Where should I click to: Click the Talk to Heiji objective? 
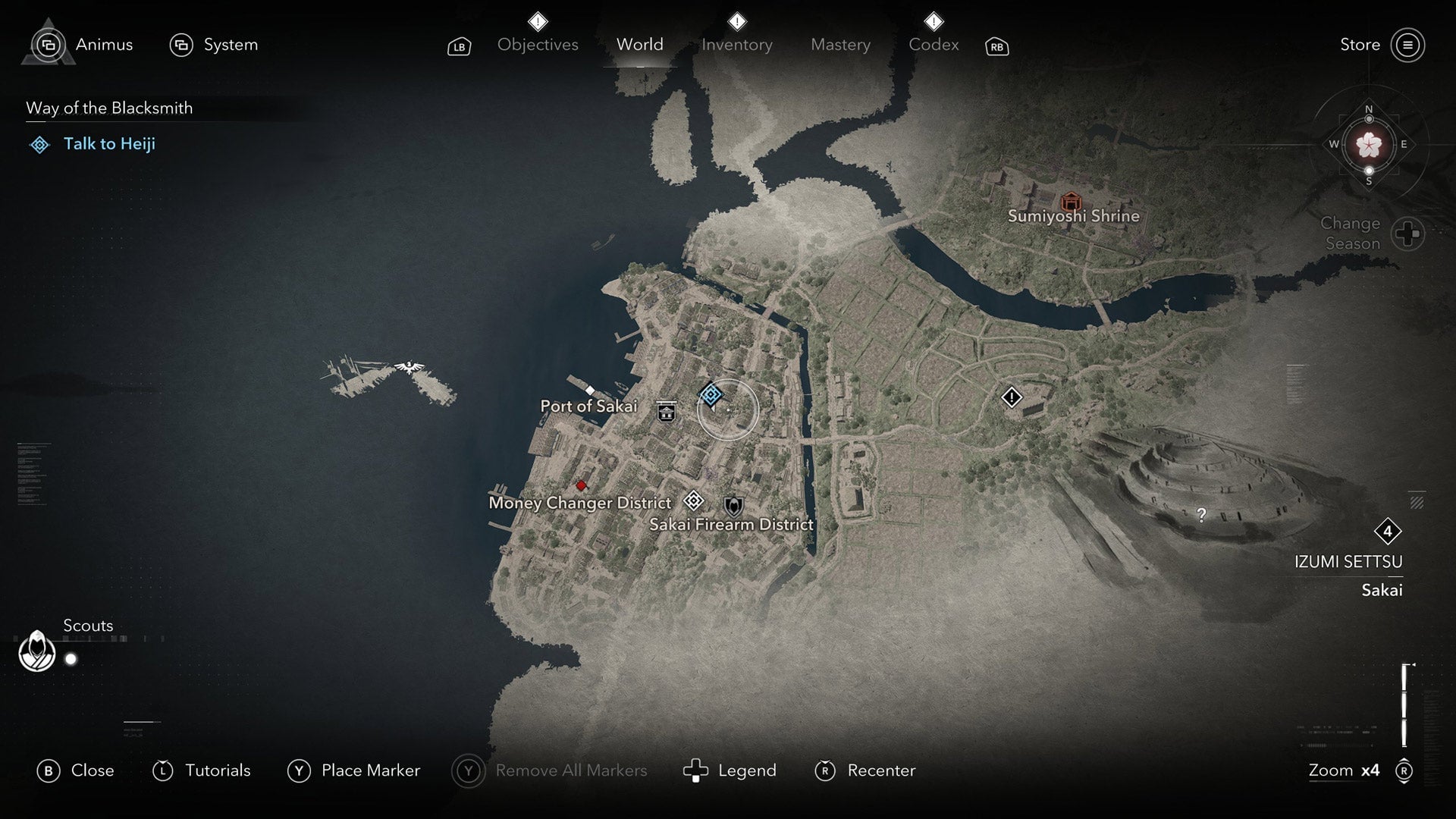(x=109, y=143)
